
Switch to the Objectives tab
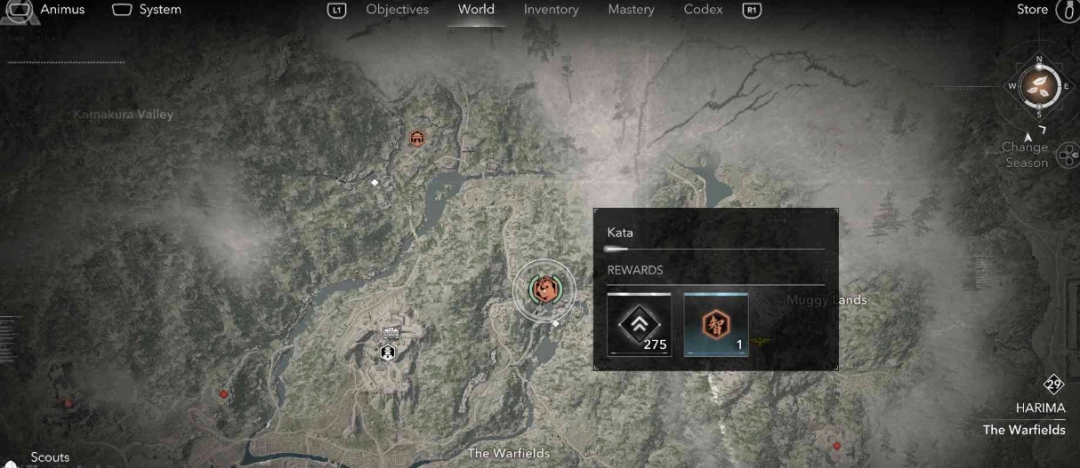(x=397, y=10)
